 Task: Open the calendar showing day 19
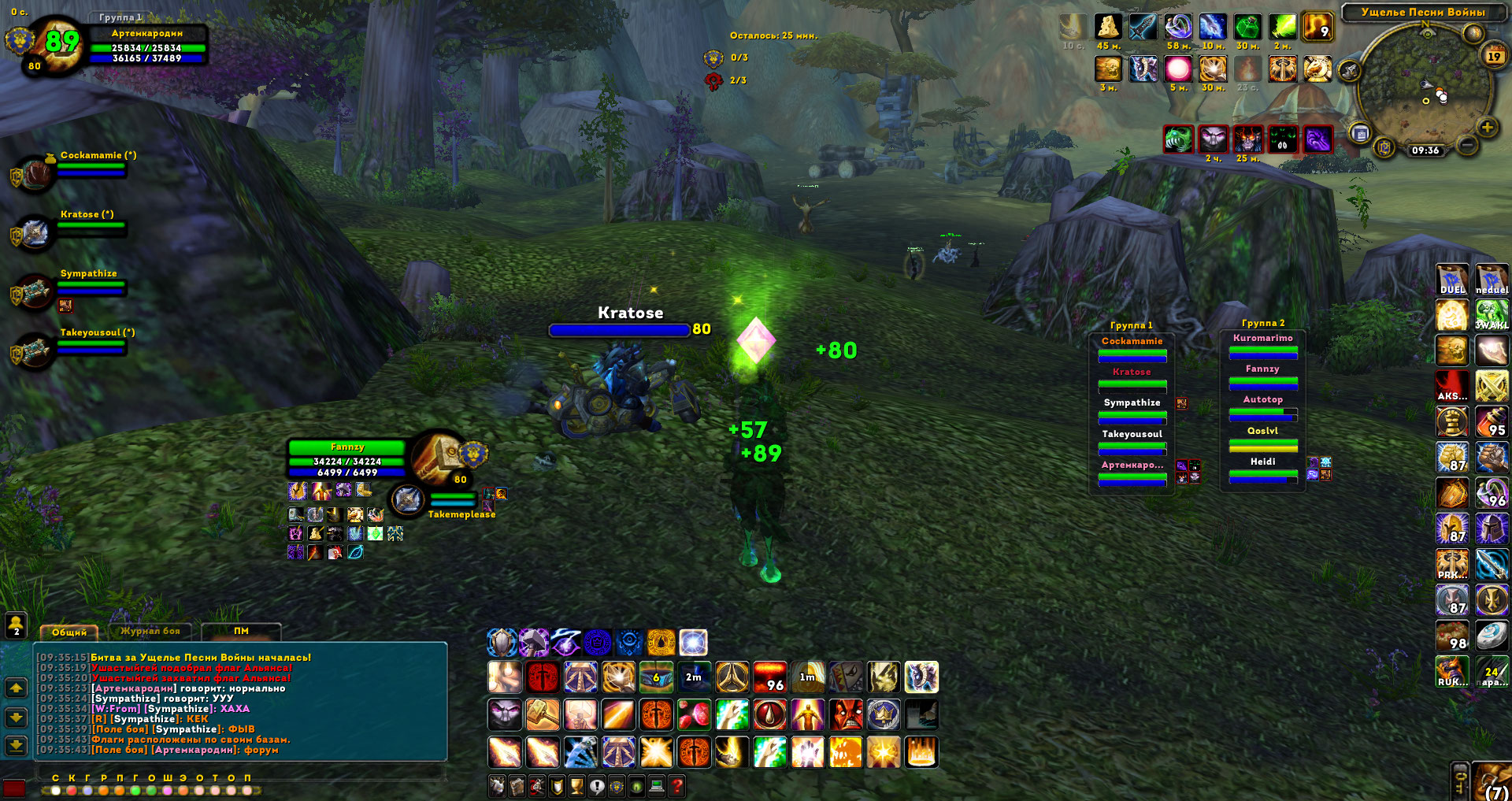click(1494, 56)
